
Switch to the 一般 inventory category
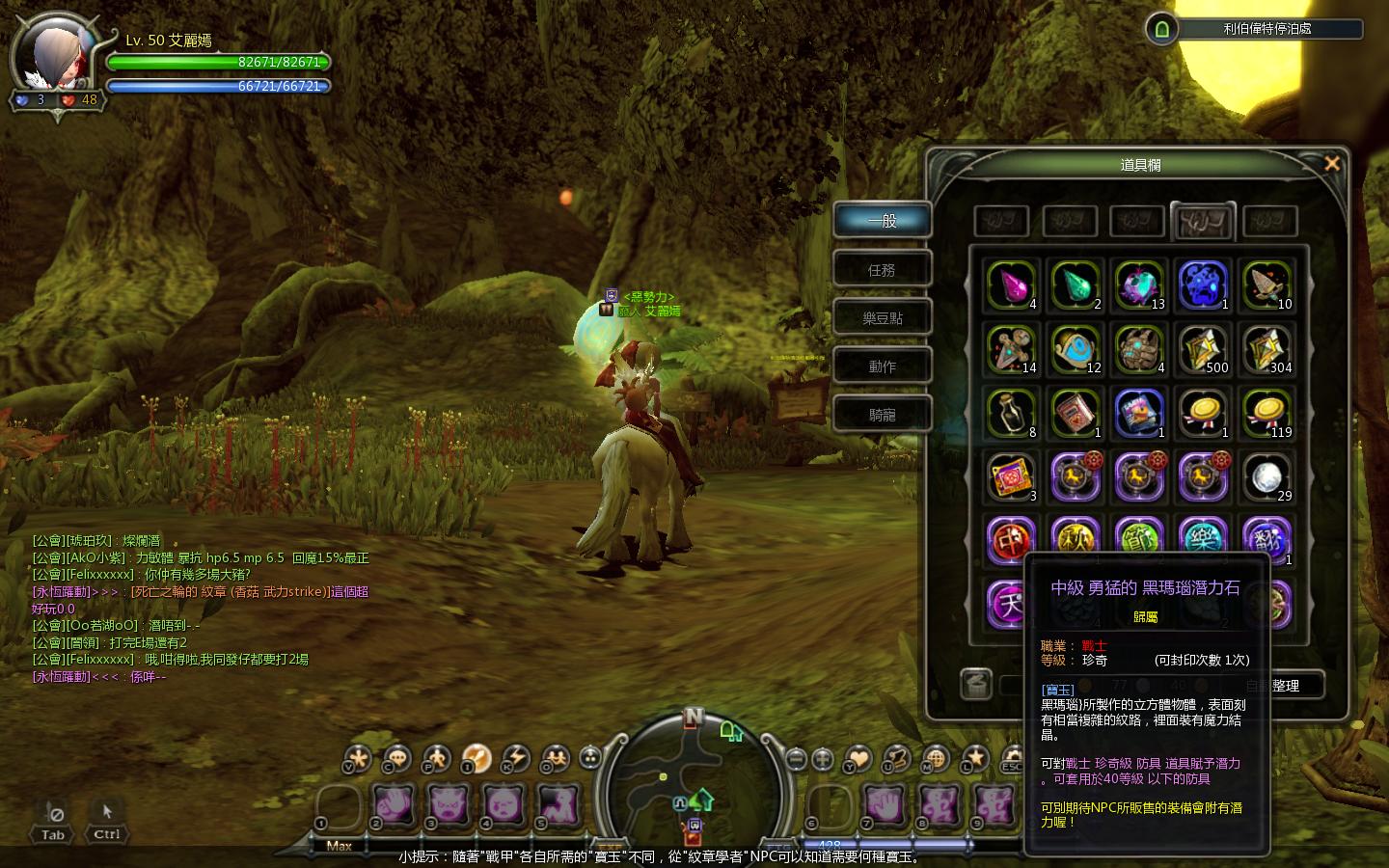tap(882, 221)
